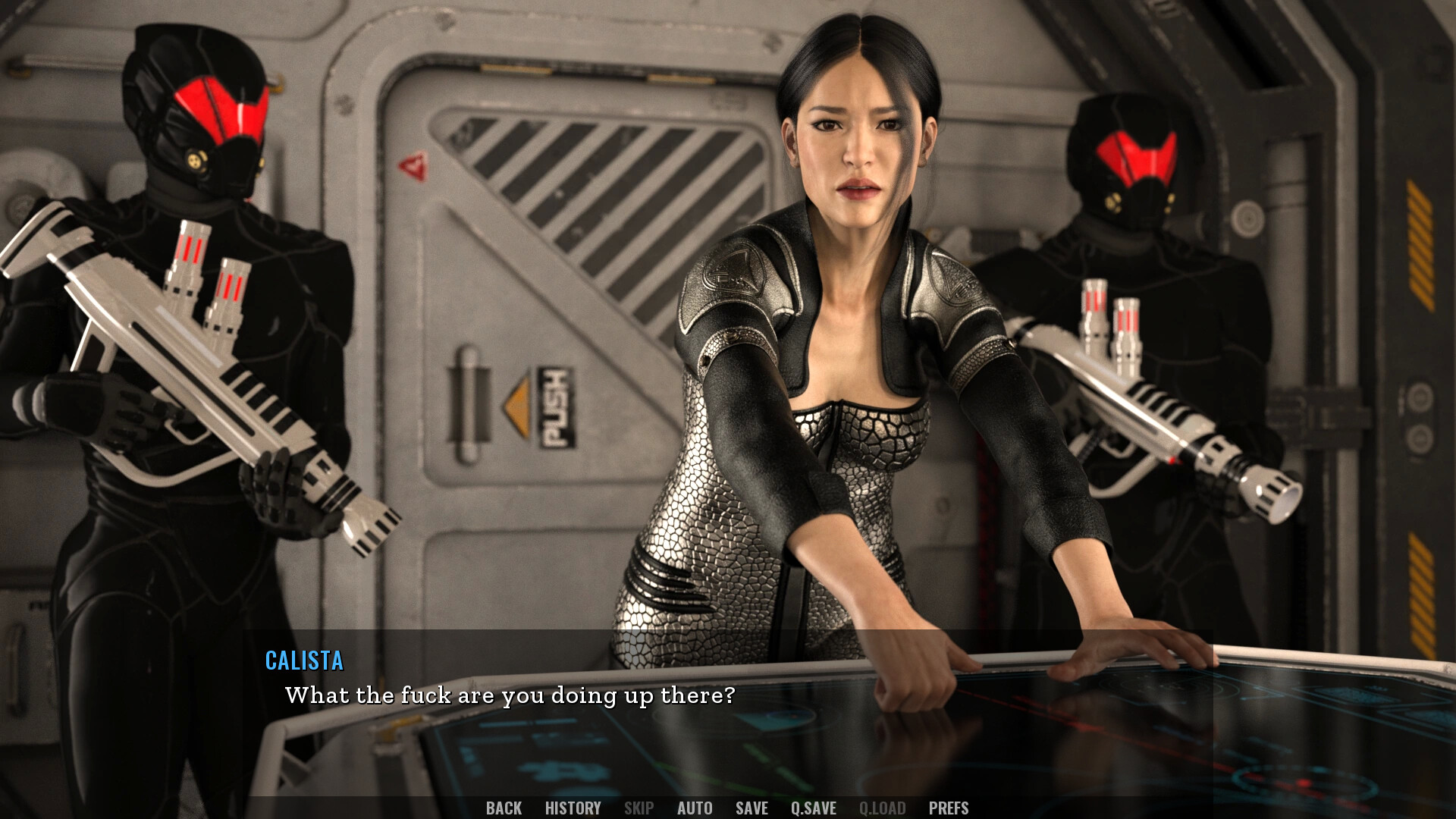Activate SKIP in the quick menu
The height and width of the screenshot is (819, 1456).
point(639,808)
